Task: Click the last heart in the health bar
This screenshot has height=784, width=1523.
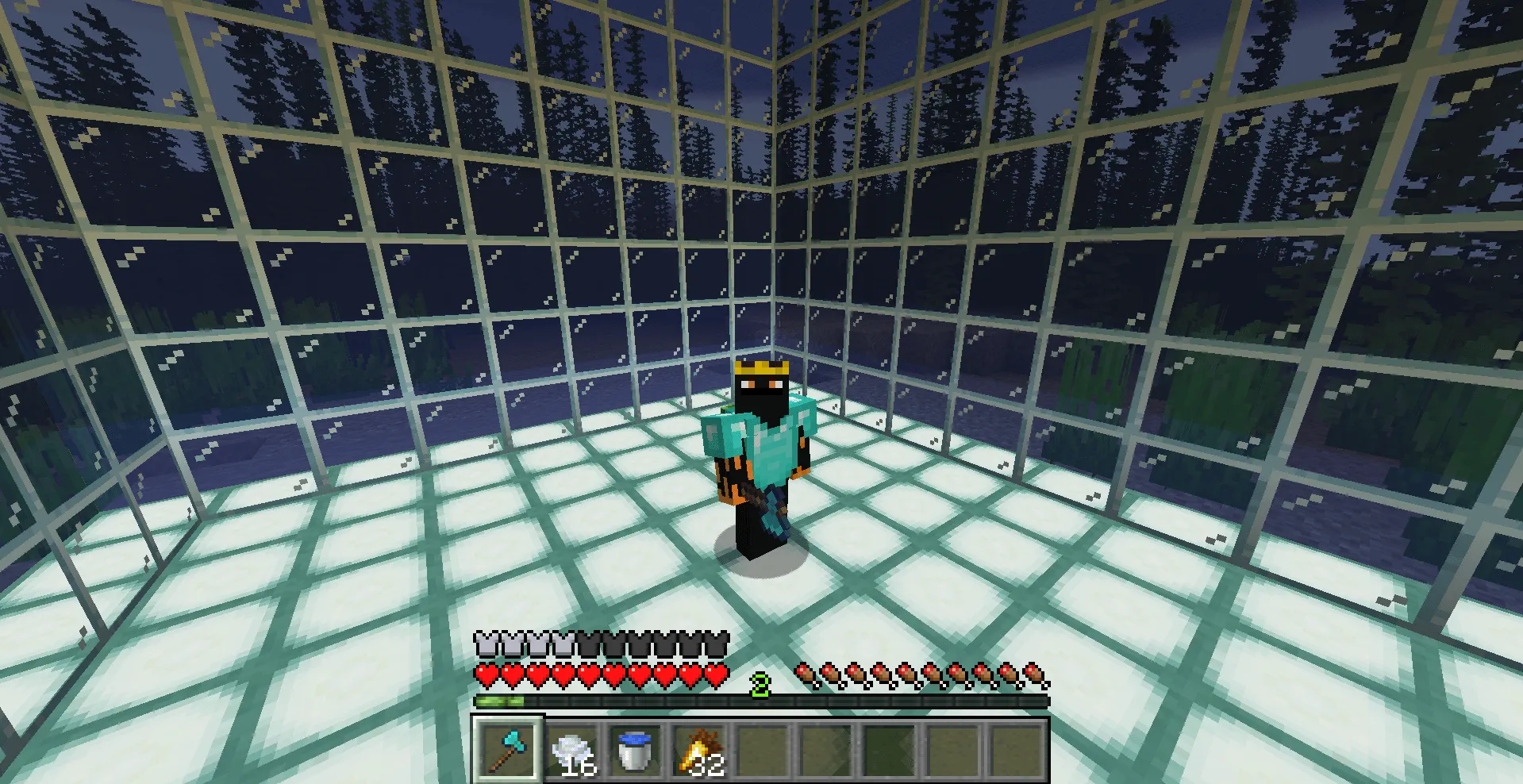Action: 717,674
